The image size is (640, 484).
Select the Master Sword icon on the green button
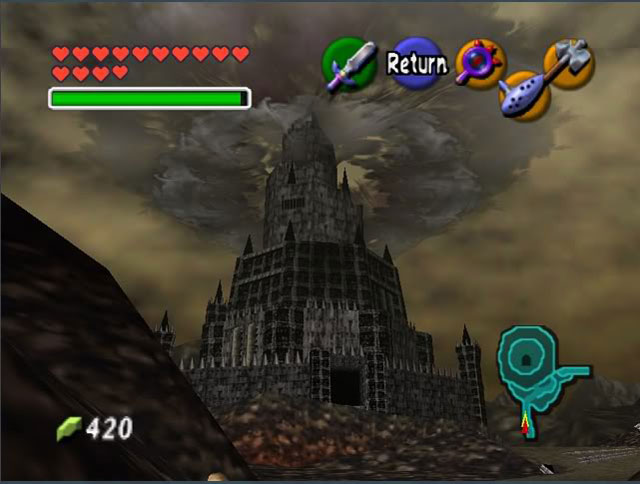point(348,66)
